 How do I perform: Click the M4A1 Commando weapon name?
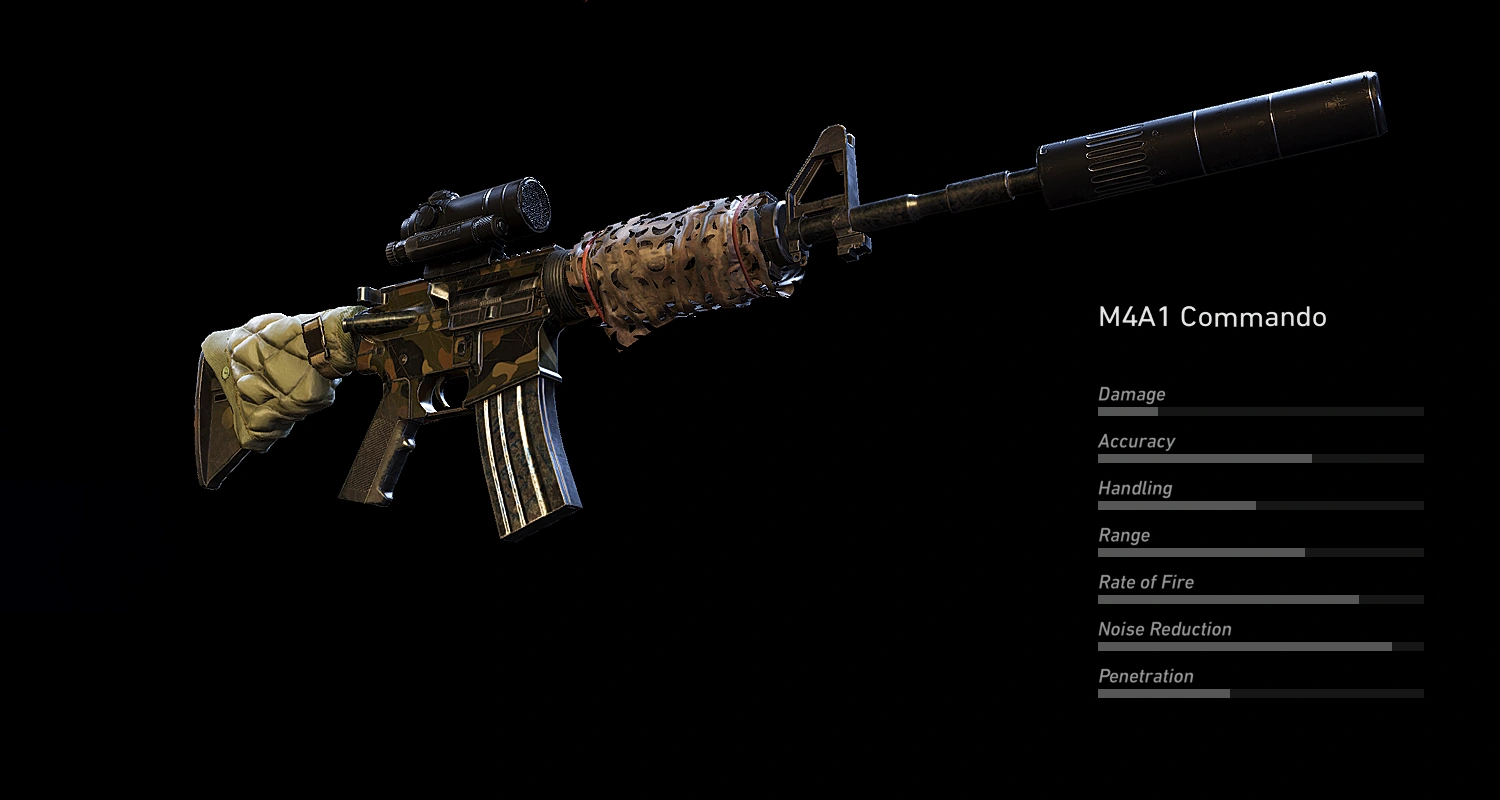(x=1210, y=317)
